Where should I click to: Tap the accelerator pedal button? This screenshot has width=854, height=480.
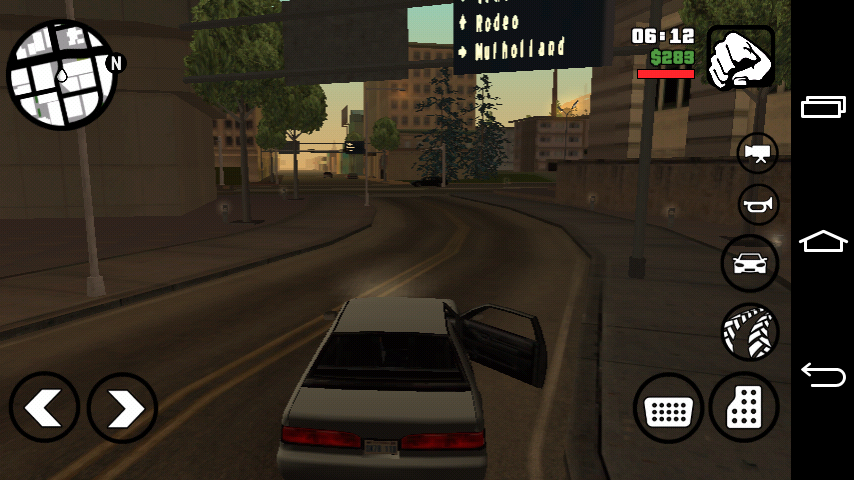point(744,408)
